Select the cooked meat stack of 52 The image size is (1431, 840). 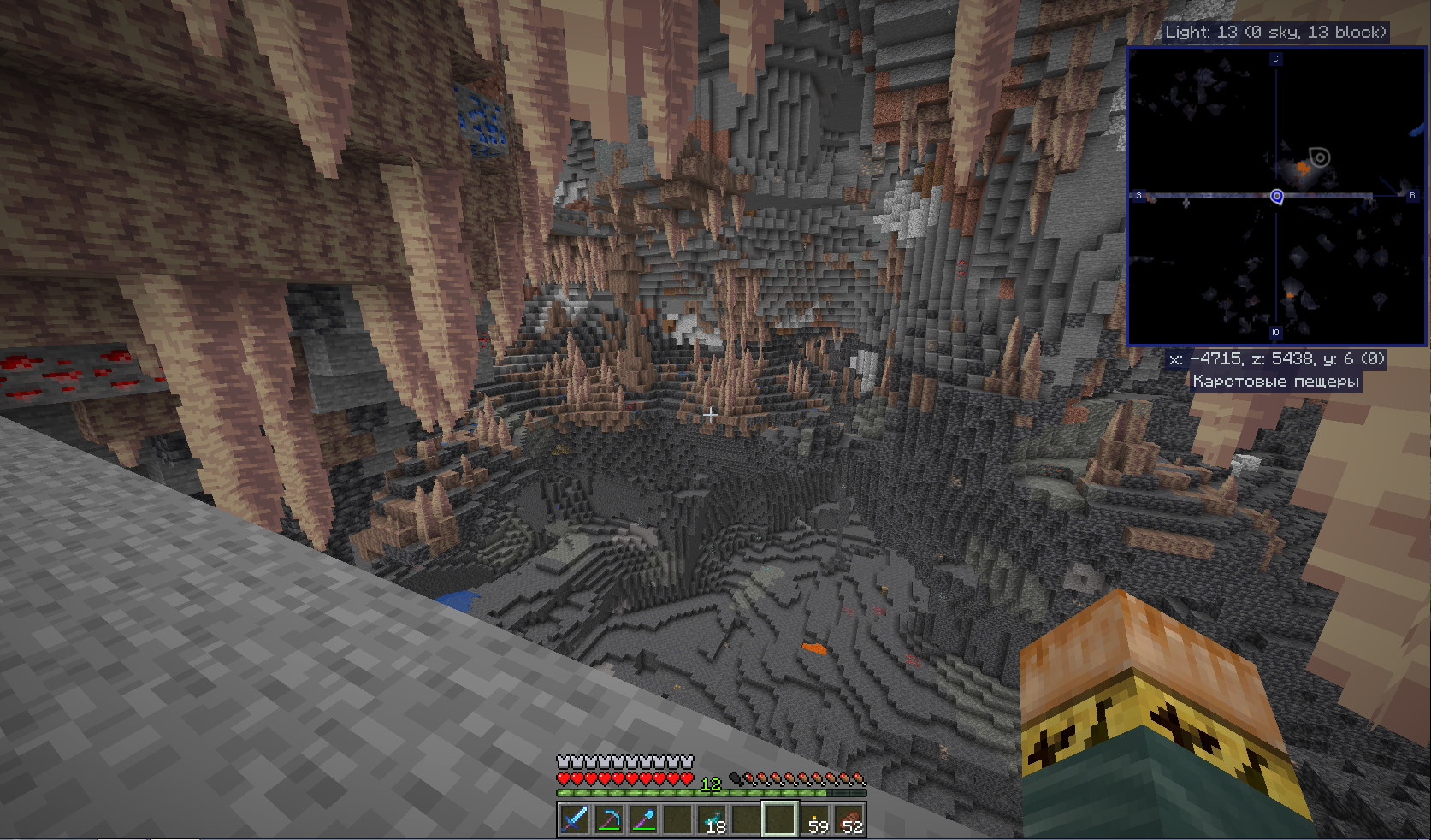point(849,819)
